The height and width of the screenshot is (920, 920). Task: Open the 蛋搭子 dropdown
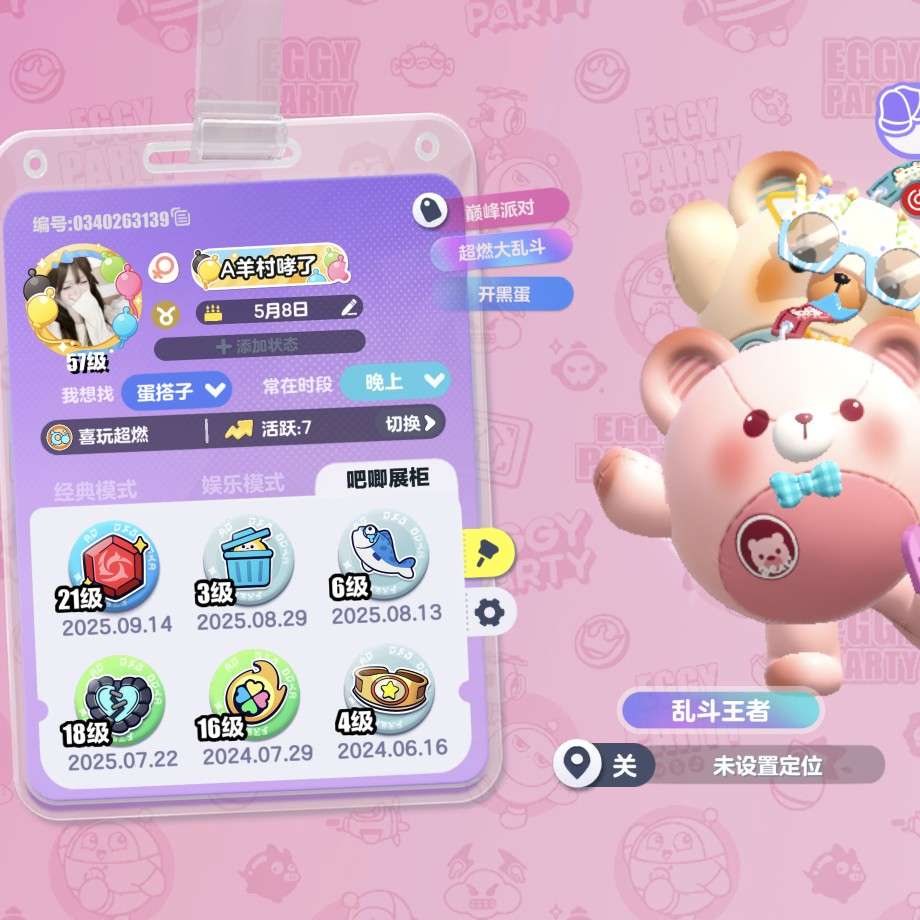(x=177, y=390)
